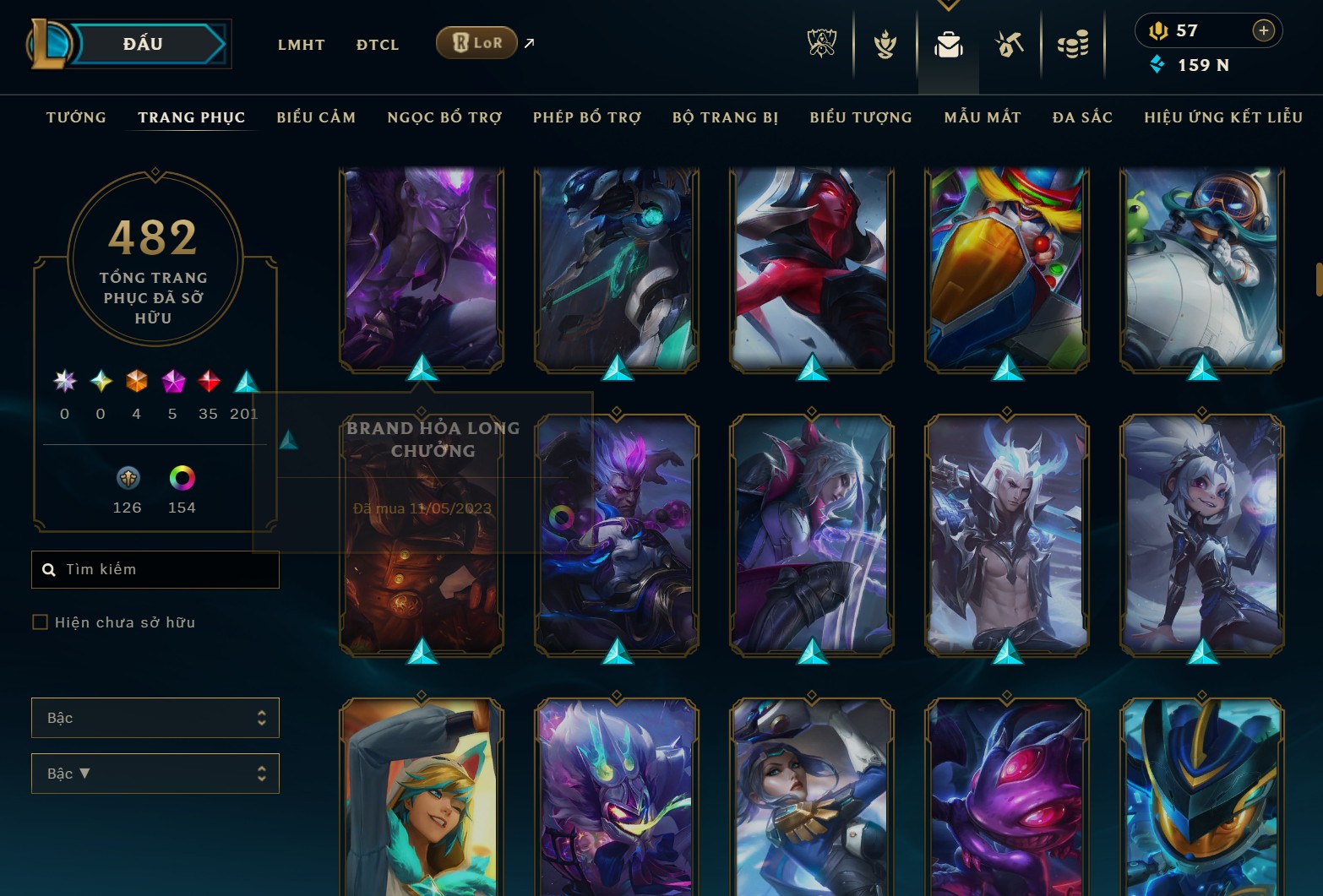
Task: Select the teal triangle rarity icon with count 201
Action: pyautogui.click(x=245, y=382)
